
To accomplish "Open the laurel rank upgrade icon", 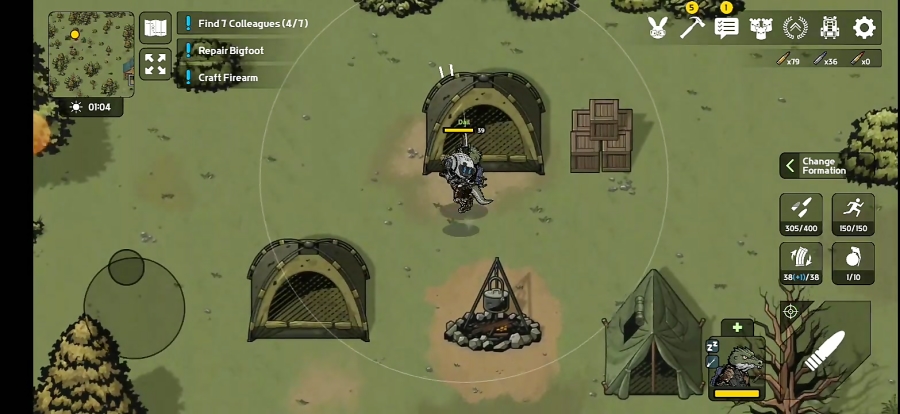I will click(x=796, y=28).
